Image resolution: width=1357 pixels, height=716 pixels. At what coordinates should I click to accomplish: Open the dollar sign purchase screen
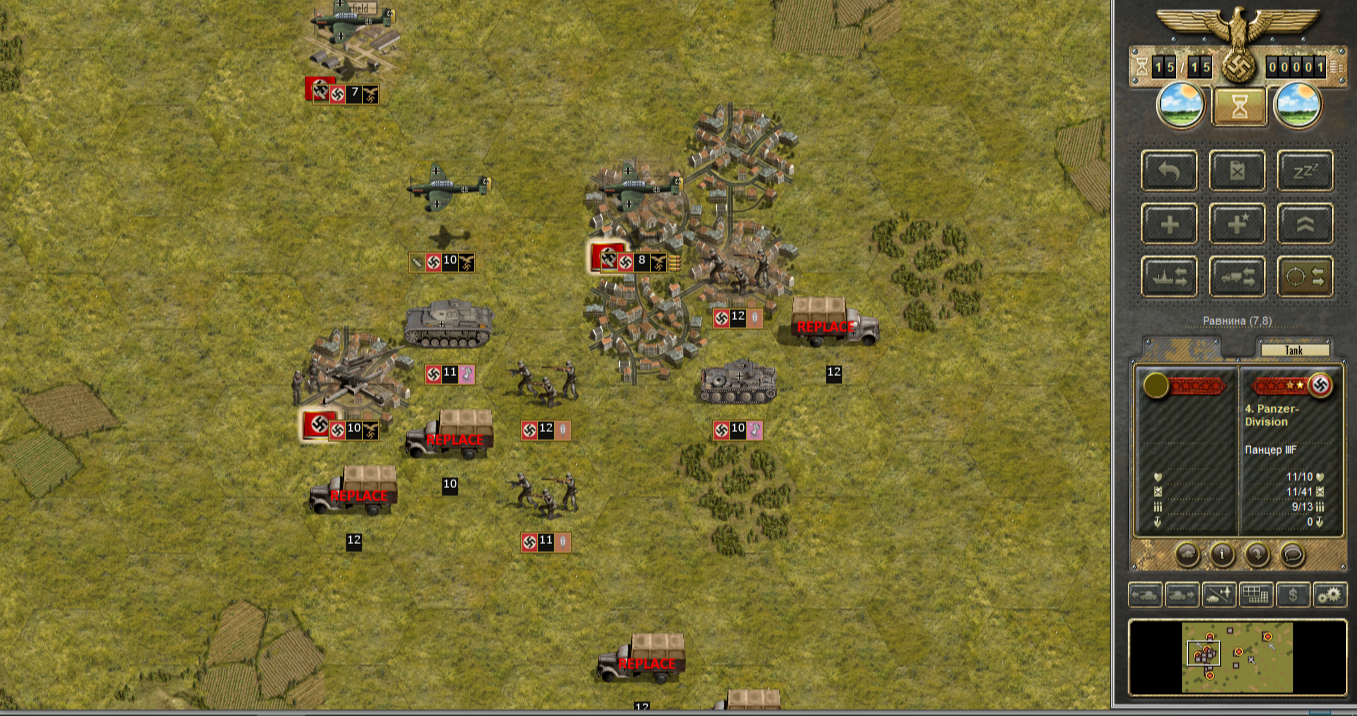pos(1294,595)
